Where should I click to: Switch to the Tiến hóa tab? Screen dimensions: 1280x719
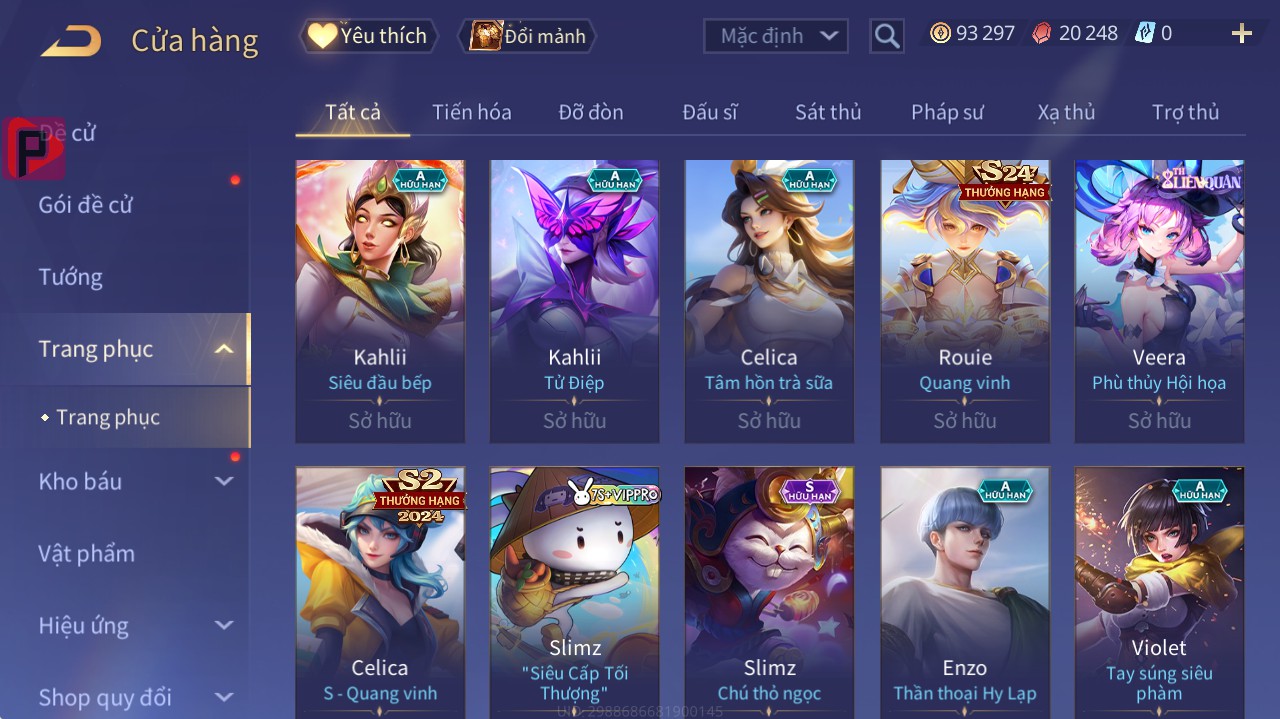471,112
